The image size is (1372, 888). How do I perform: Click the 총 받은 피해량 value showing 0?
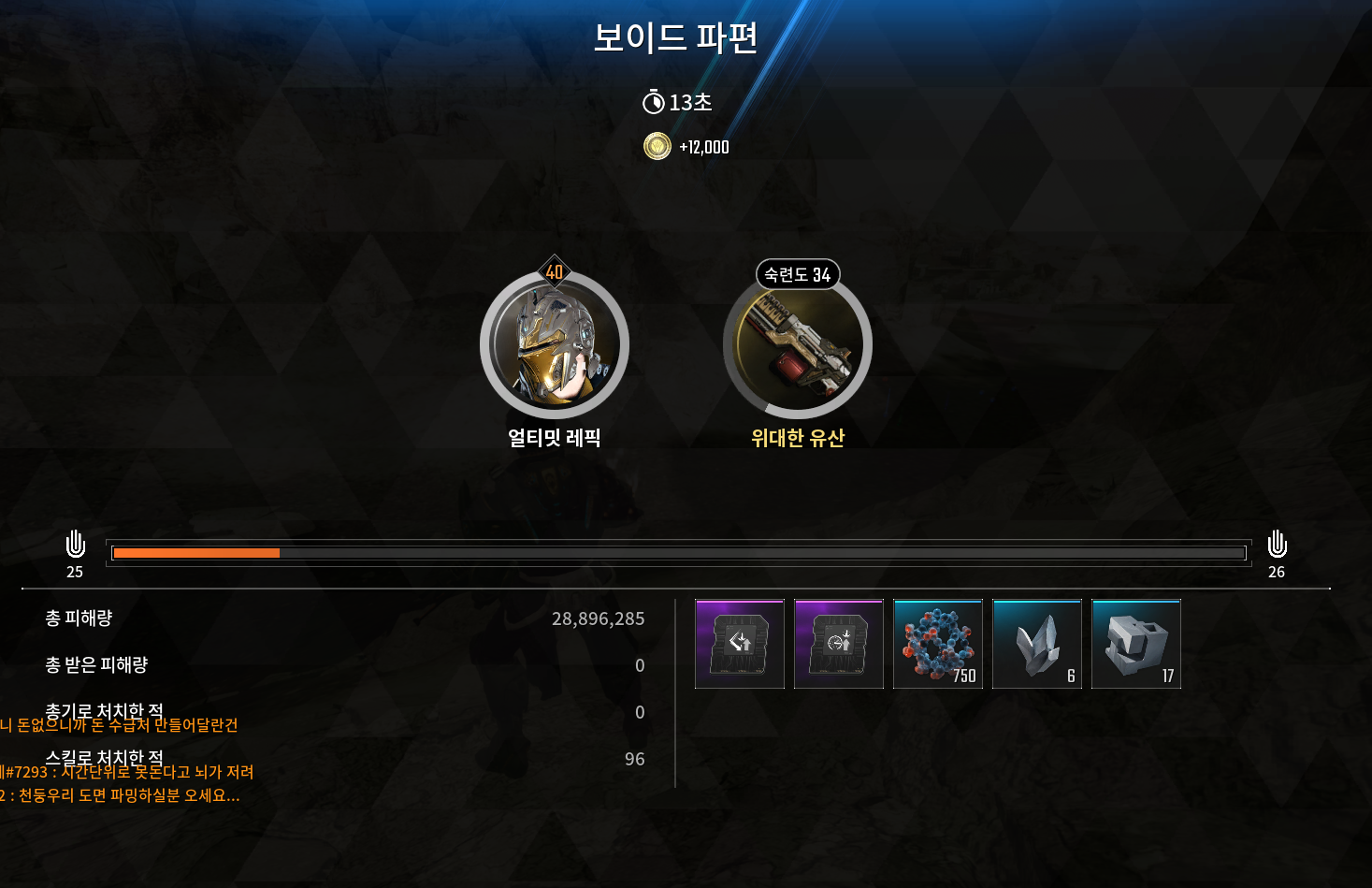640,665
